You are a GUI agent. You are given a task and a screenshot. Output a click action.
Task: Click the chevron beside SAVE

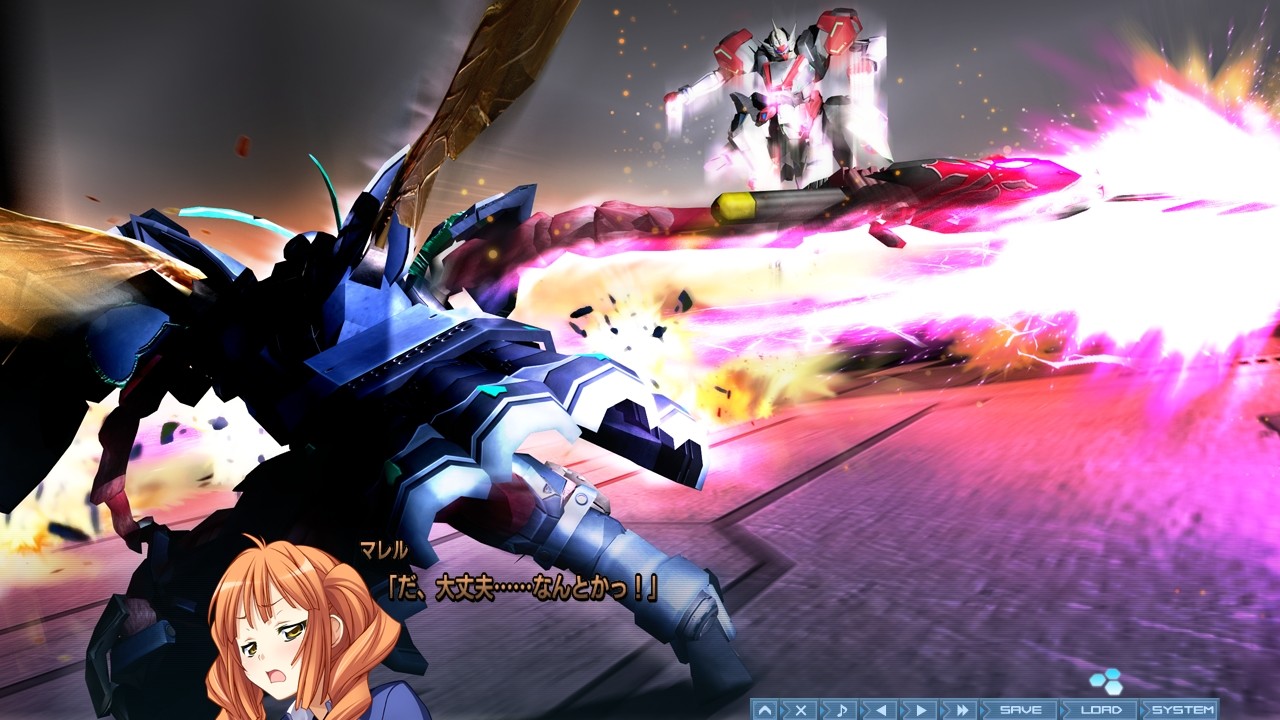[x=983, y=710]
